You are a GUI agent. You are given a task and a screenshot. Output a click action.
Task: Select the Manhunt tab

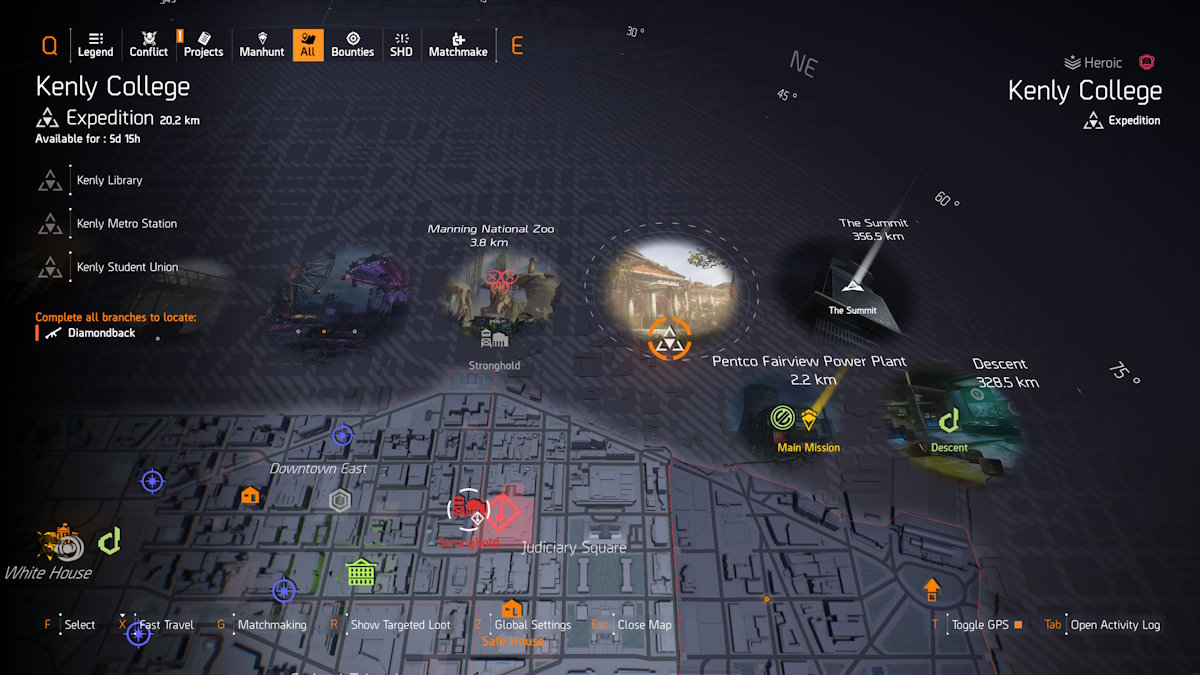point(262,45)
